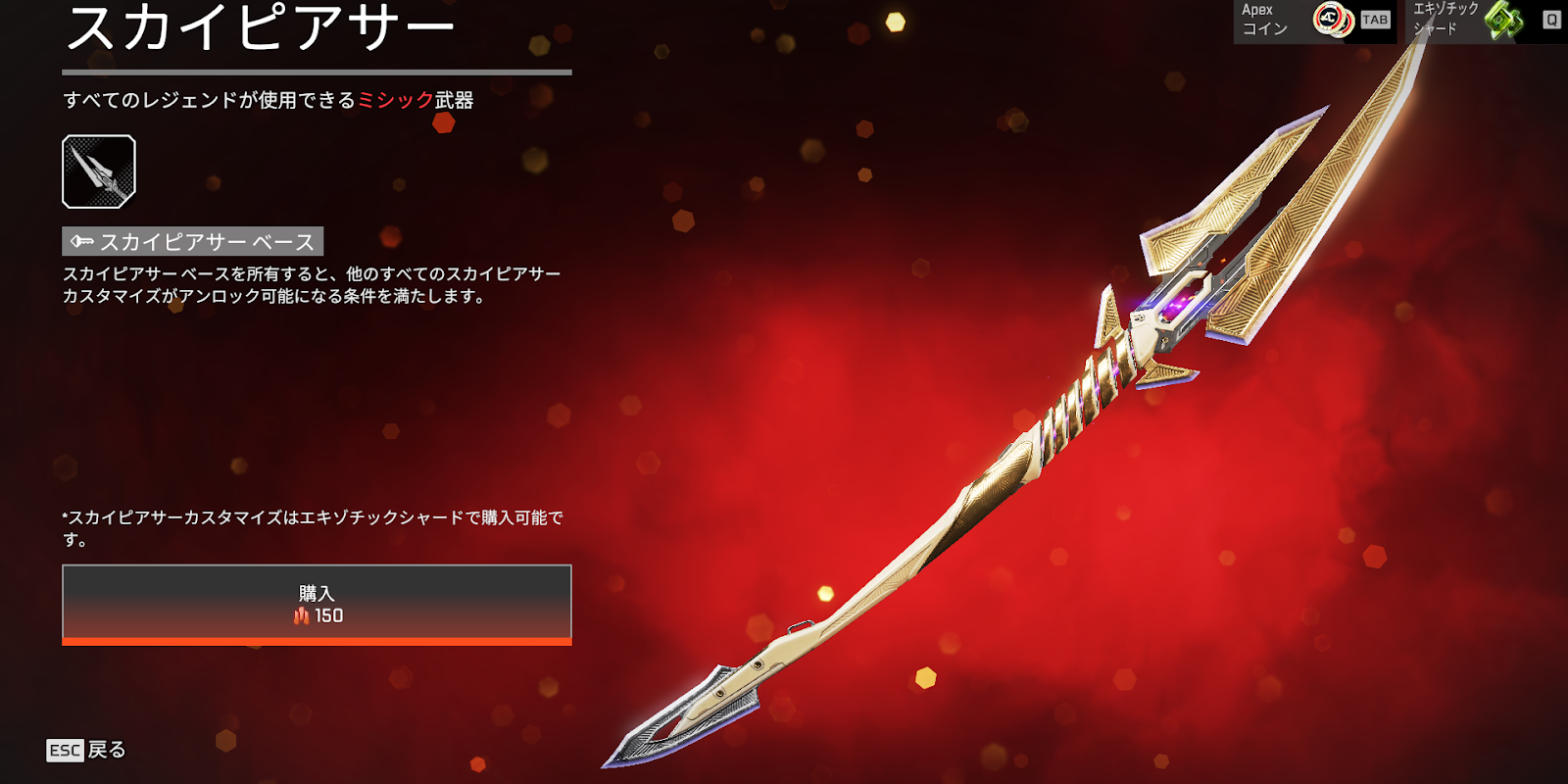Go back with the 戻る button
Screen dimensions: 1568x784
click(87, 750)
